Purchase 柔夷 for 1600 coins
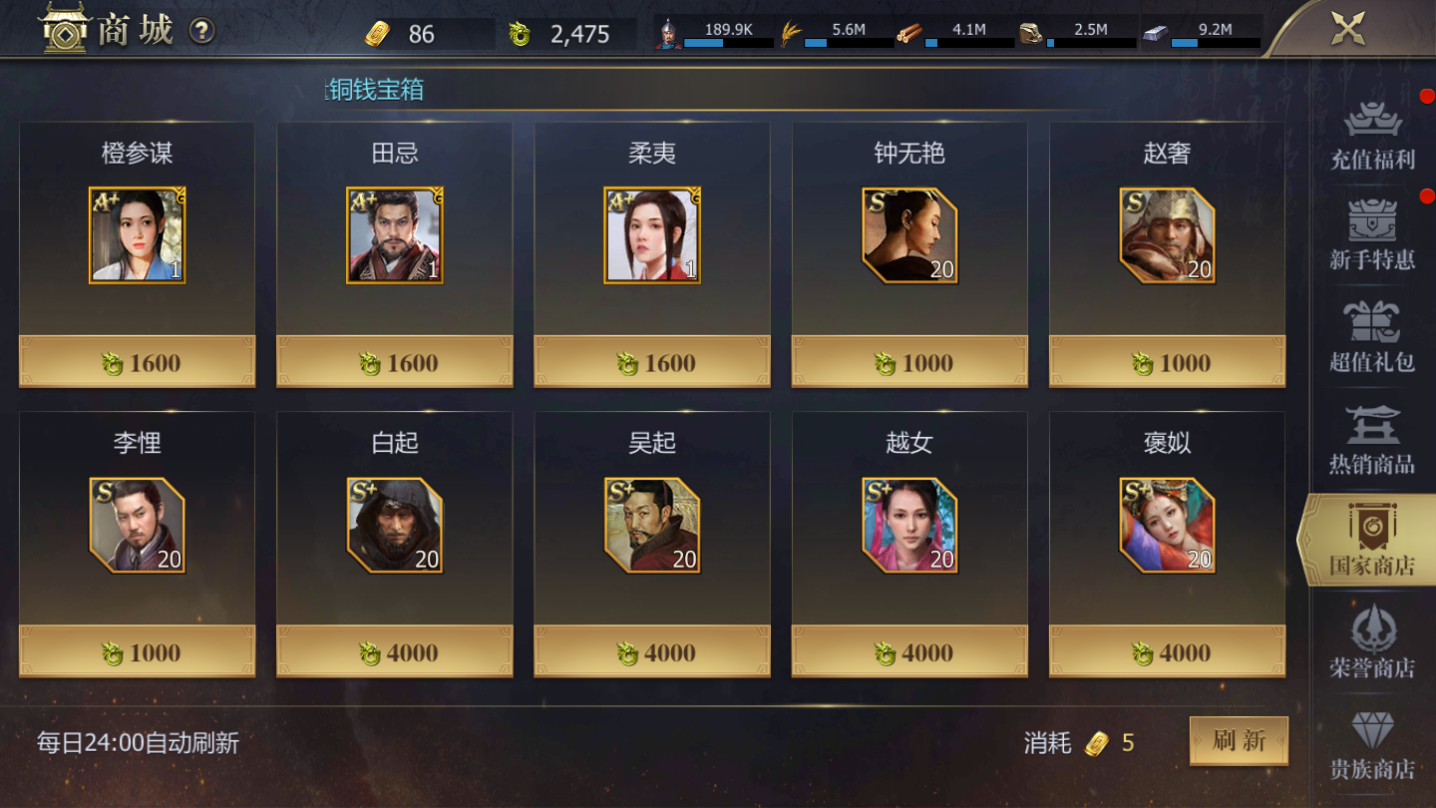The width and height of the screenshot is (1436, 808). [x=652, y=362]
